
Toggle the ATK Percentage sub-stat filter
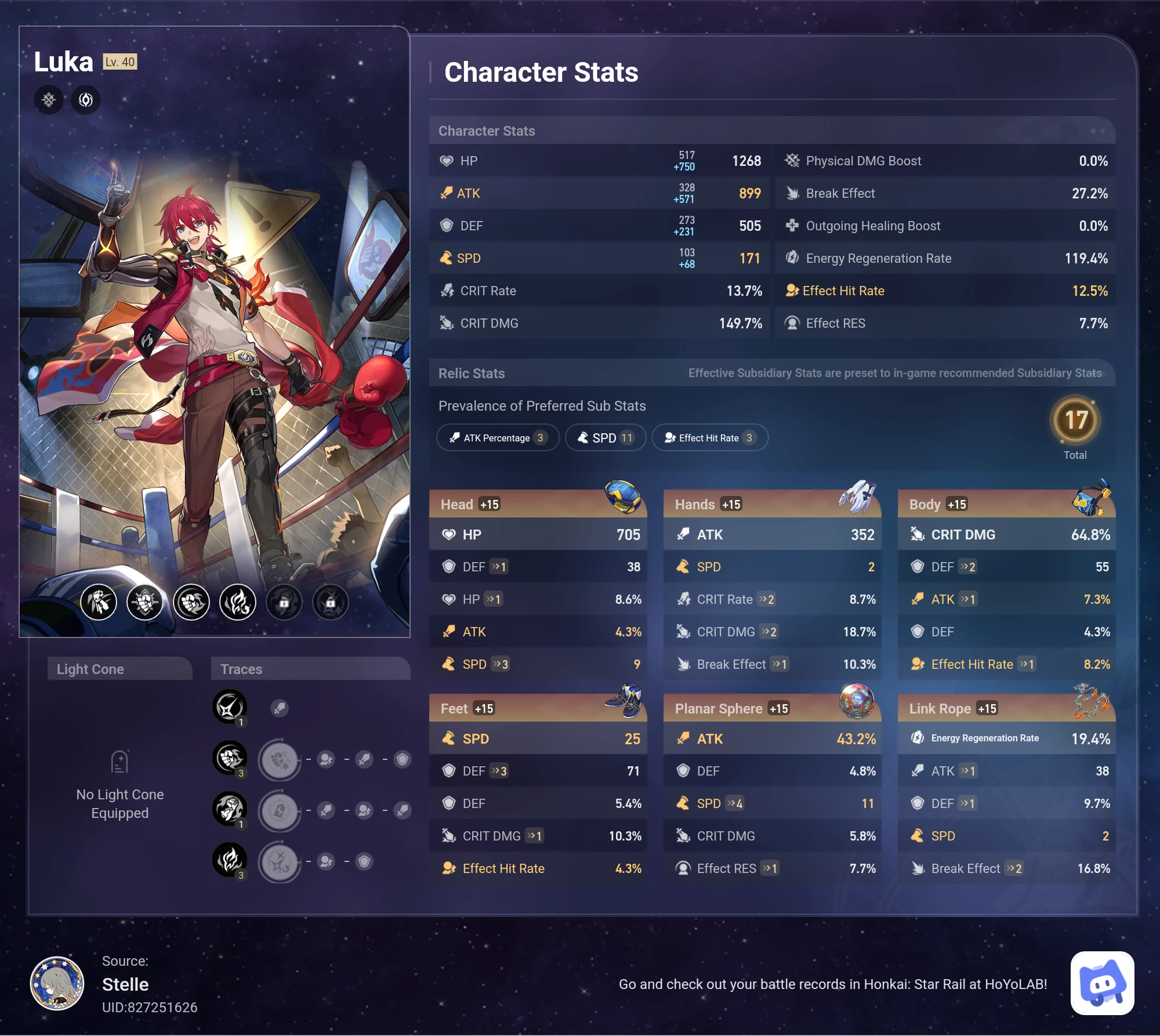coord(498,437)
